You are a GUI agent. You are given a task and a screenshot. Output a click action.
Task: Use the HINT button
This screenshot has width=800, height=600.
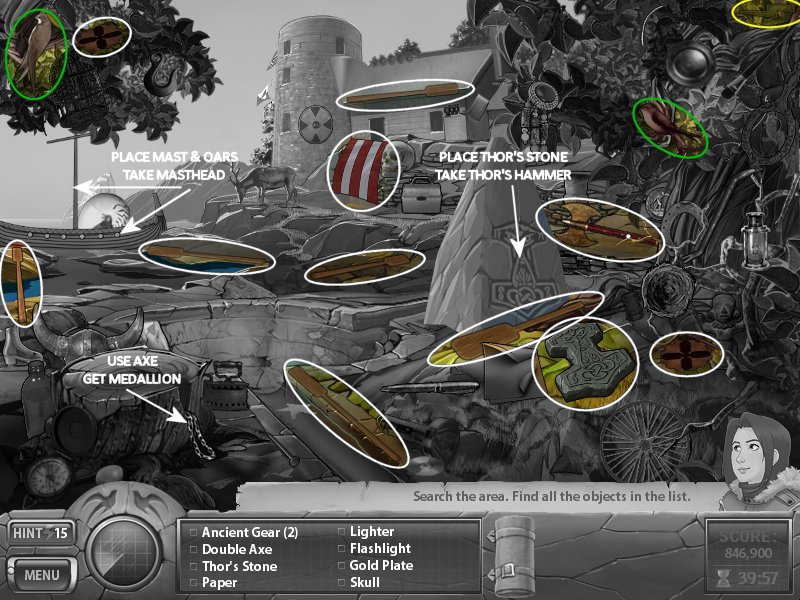pos(41,533)
